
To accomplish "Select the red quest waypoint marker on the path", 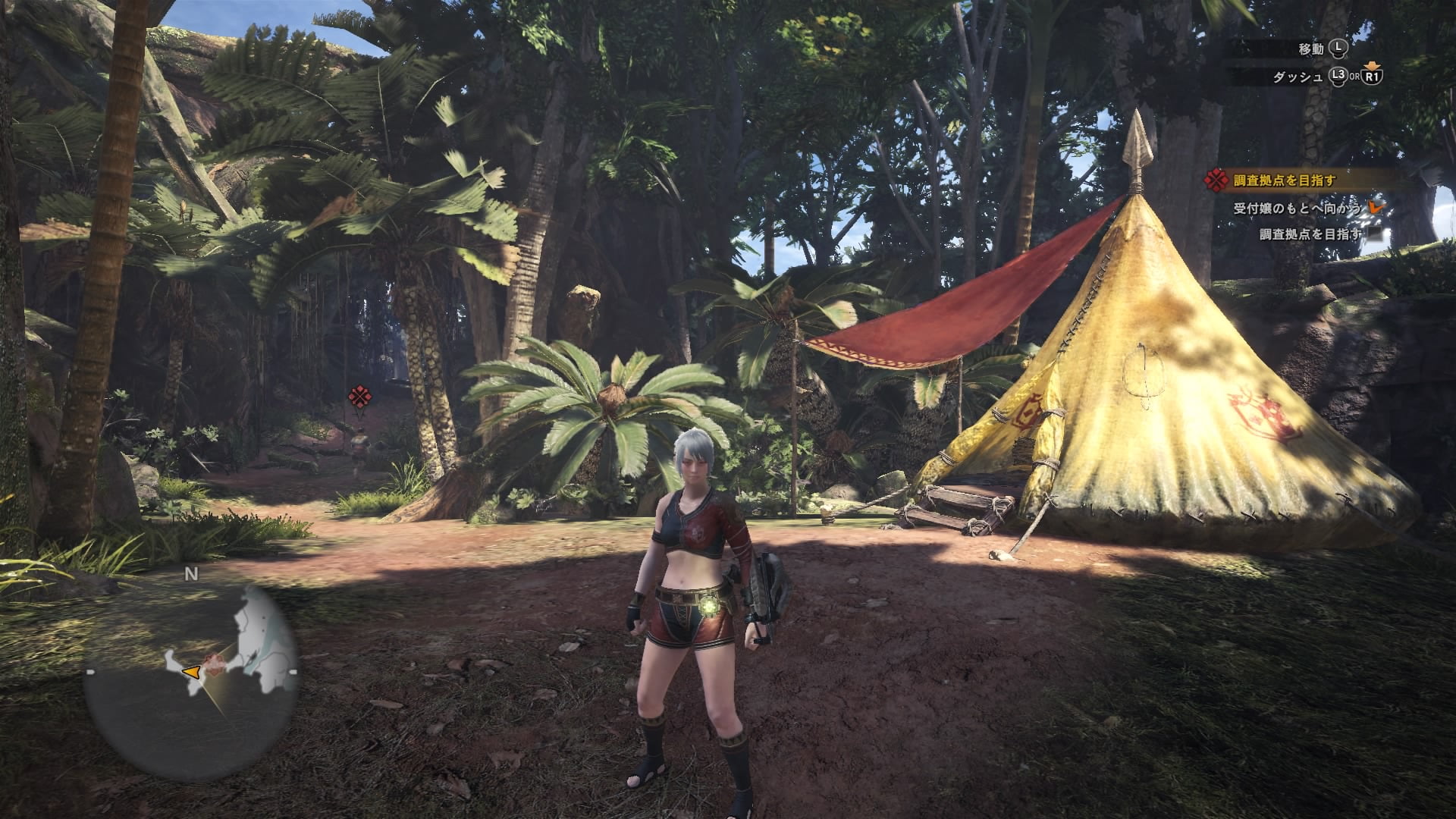I will pyautogui.click(x=358, y=396).
